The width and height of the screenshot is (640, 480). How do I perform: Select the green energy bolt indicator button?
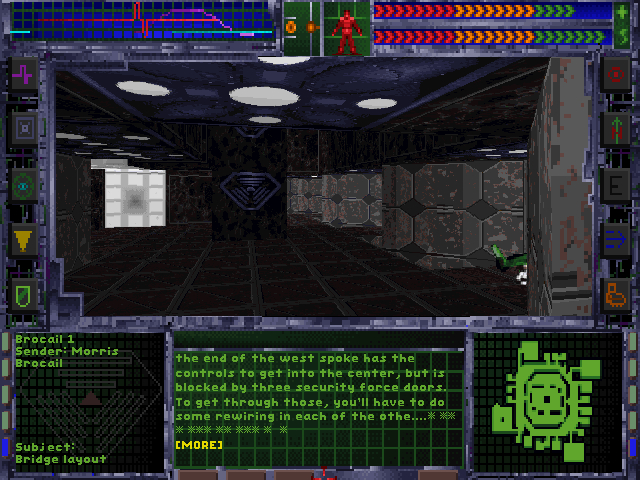623,38
